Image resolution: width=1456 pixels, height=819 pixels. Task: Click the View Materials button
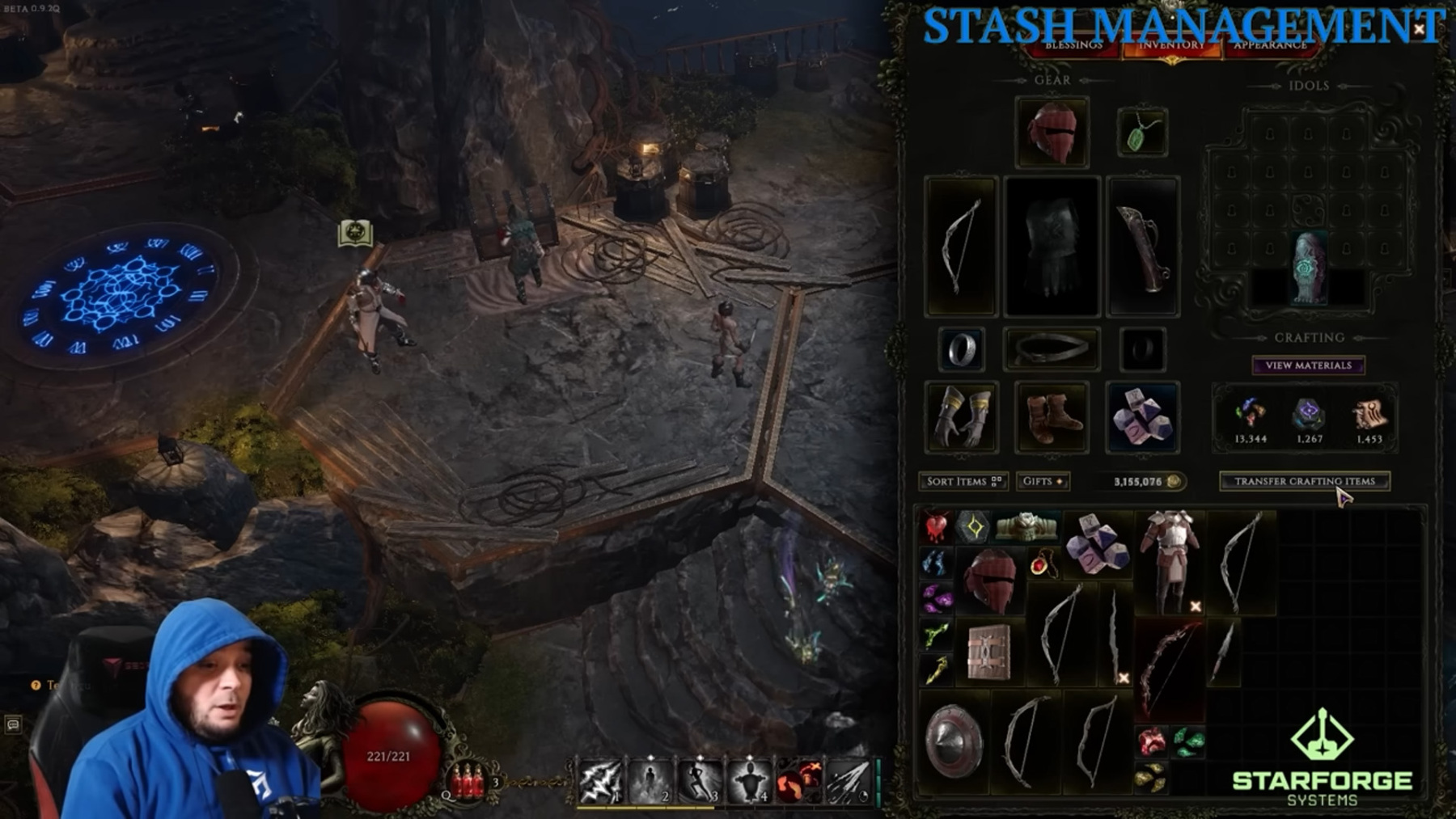(x=1308, y=365)
